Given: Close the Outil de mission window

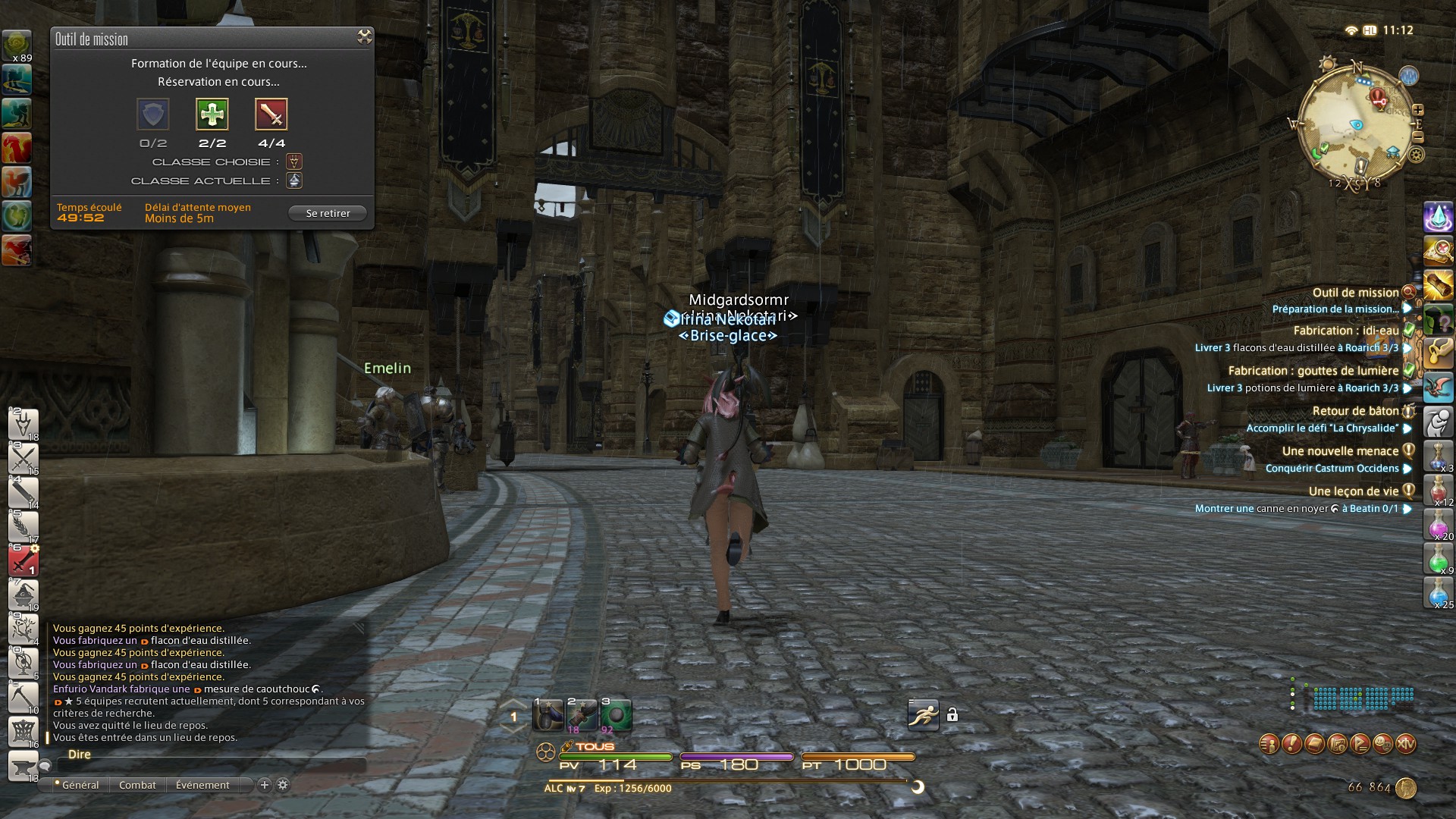Looking at the screenshot, I should point(365,37).
